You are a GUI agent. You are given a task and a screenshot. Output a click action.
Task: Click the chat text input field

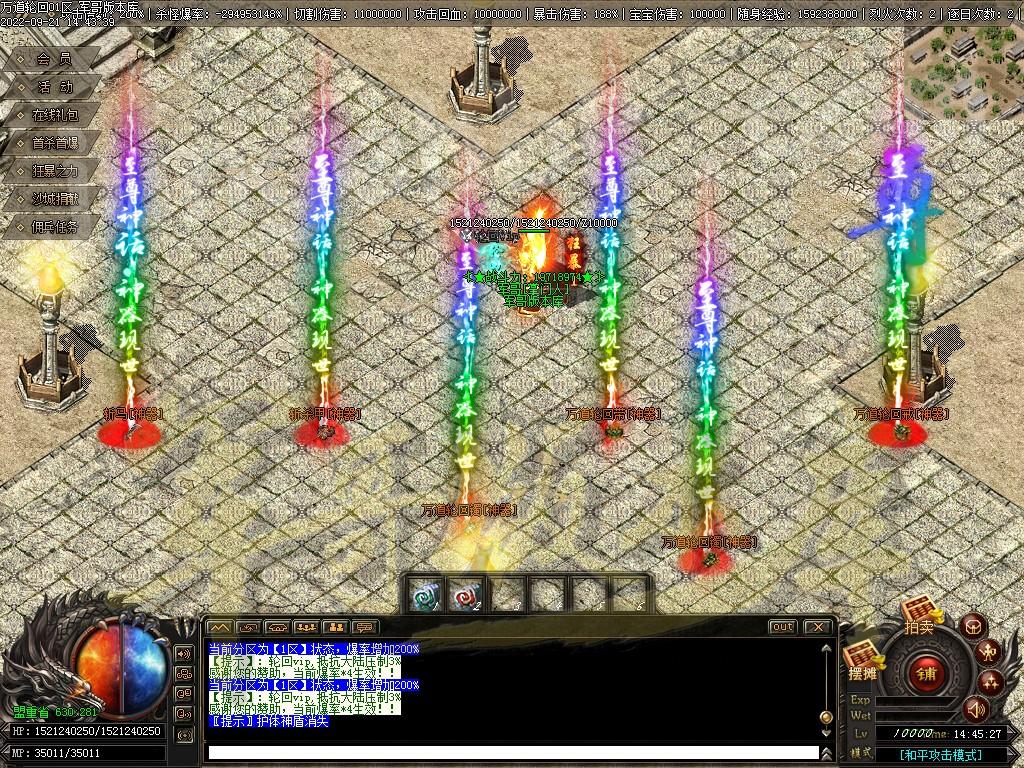pos(512,752)
